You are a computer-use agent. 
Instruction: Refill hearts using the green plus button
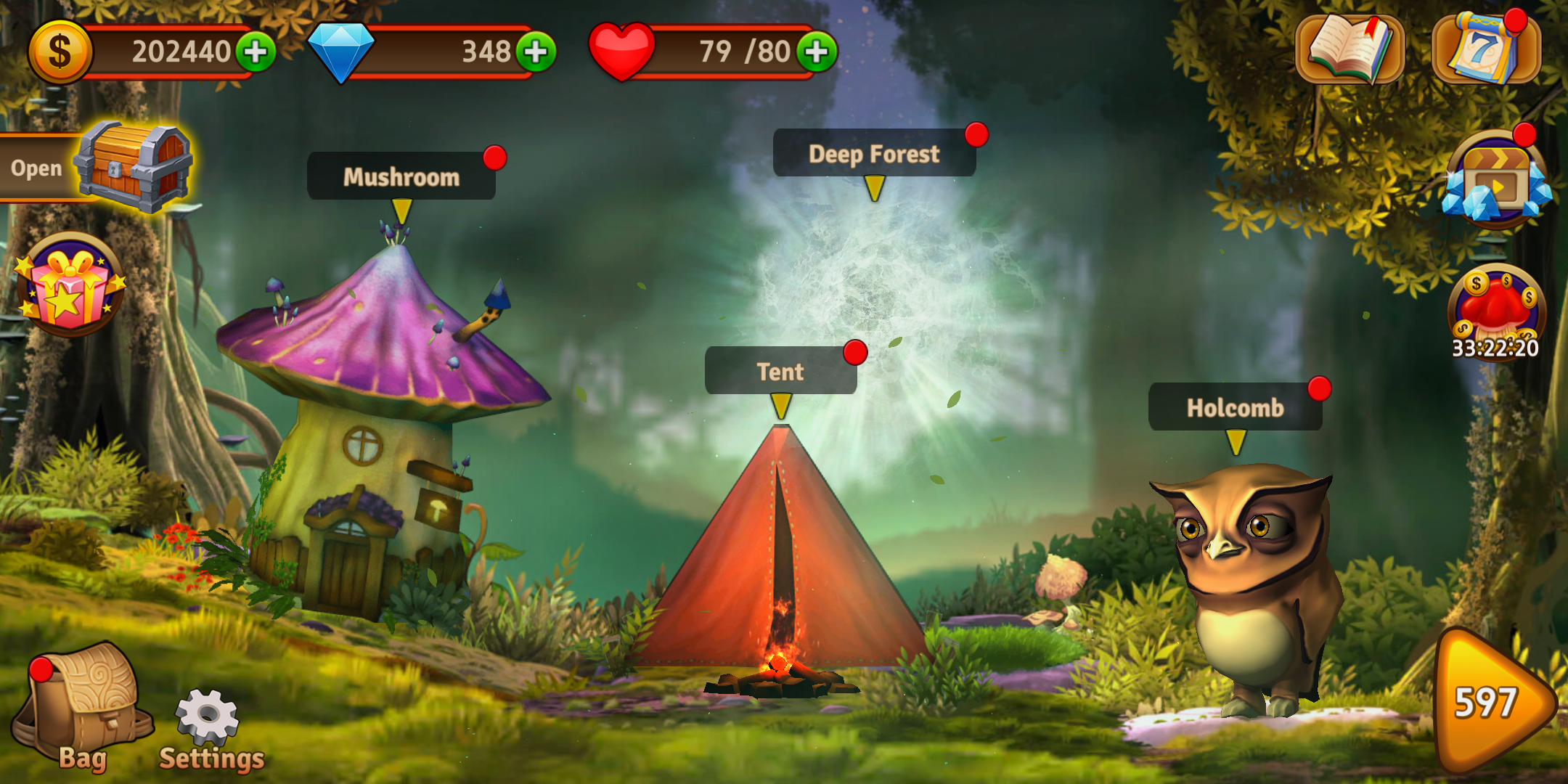click(817, 52)
